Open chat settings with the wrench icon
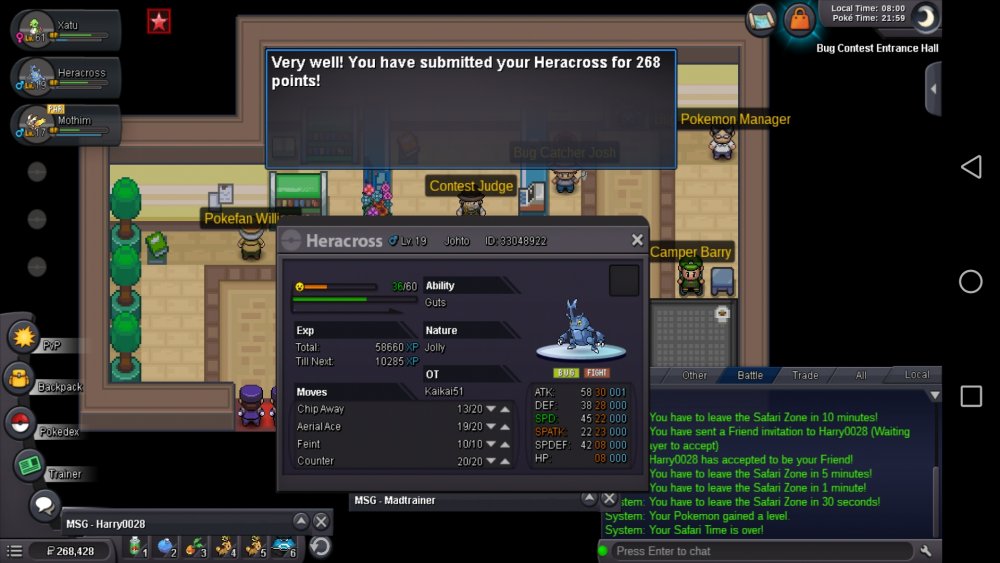This screenshot has width=1000, height=563. click(x=926, y=551)
